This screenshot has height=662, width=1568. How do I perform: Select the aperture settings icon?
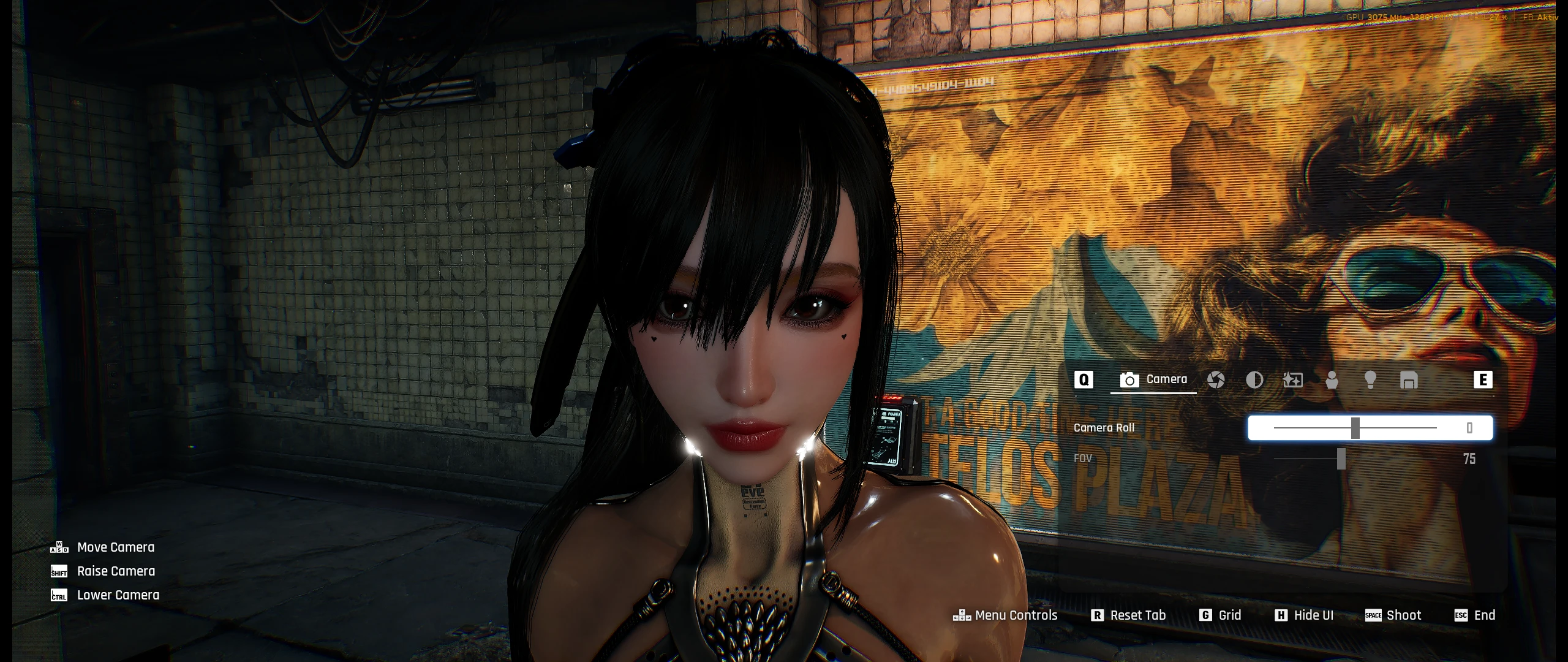(1216, 380)
